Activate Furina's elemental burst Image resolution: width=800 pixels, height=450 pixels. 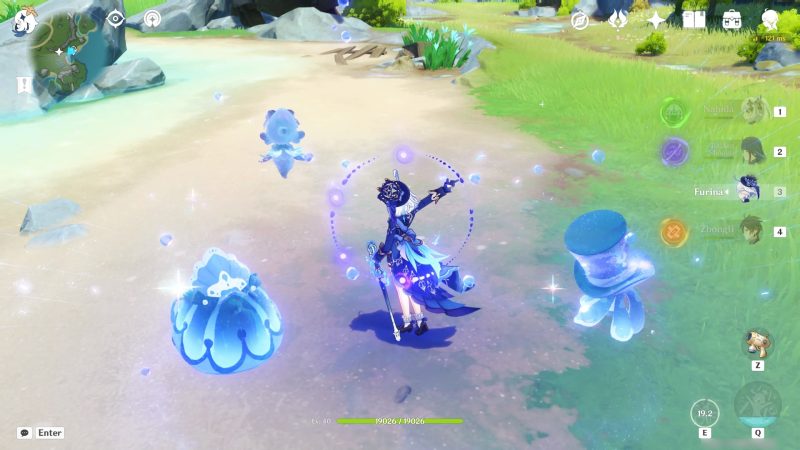coord(757,405)
